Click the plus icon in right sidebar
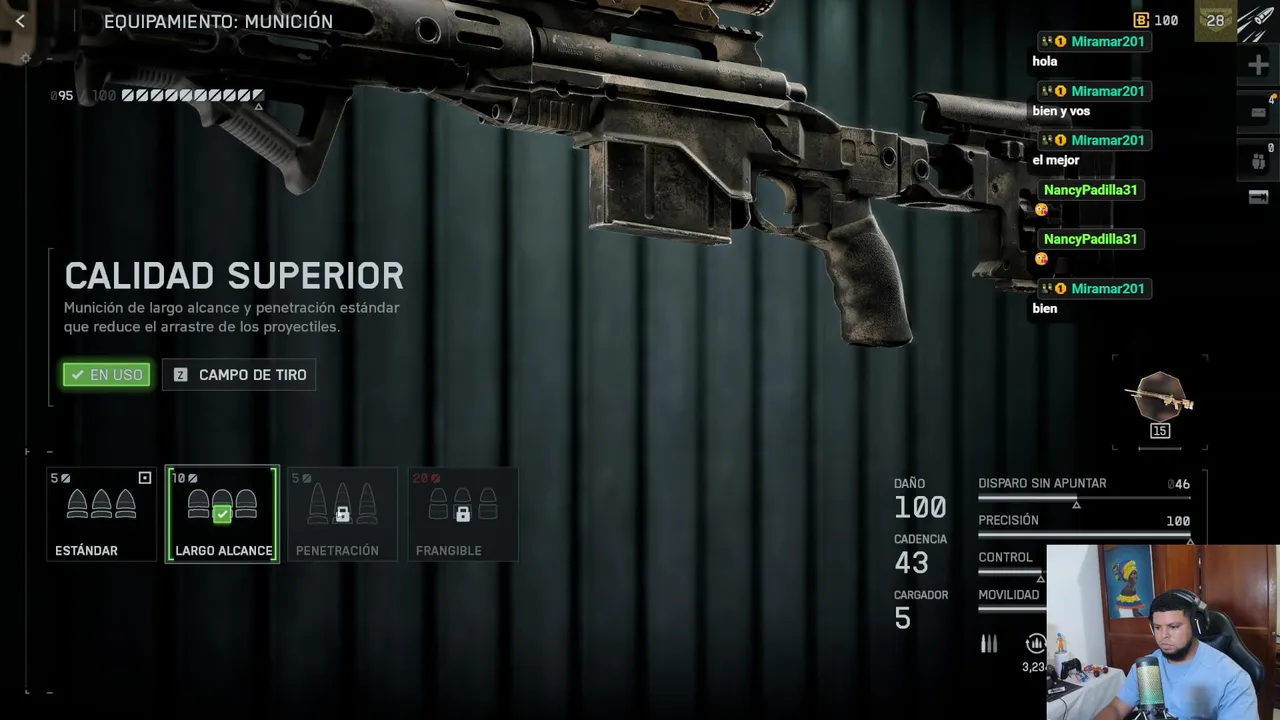The image size is (1280, 720). pos(1258,66)
